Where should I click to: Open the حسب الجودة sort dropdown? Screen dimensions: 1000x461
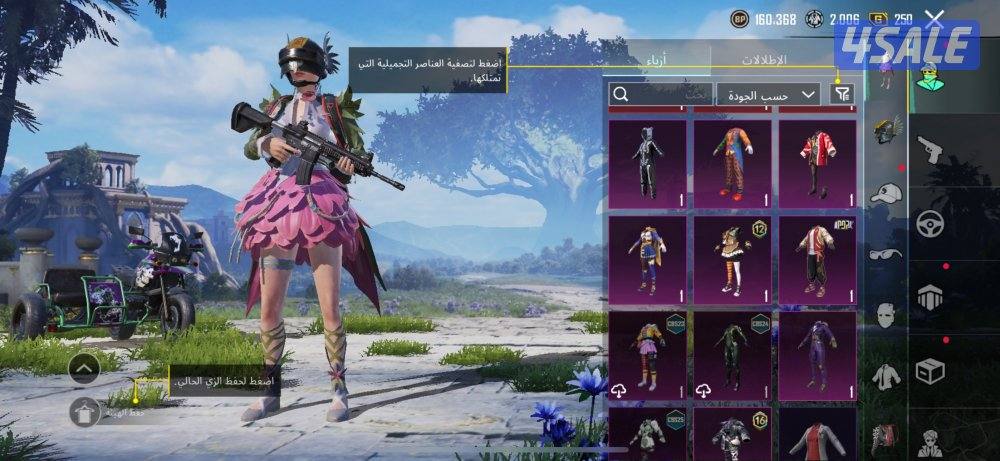tap(768, 94)
